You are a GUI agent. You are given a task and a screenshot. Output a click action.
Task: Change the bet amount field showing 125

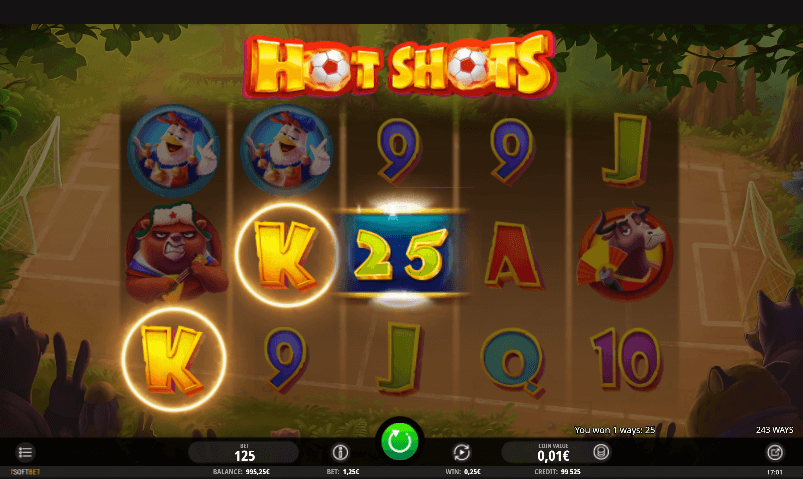pyautogui.click(x=244, y=453)
